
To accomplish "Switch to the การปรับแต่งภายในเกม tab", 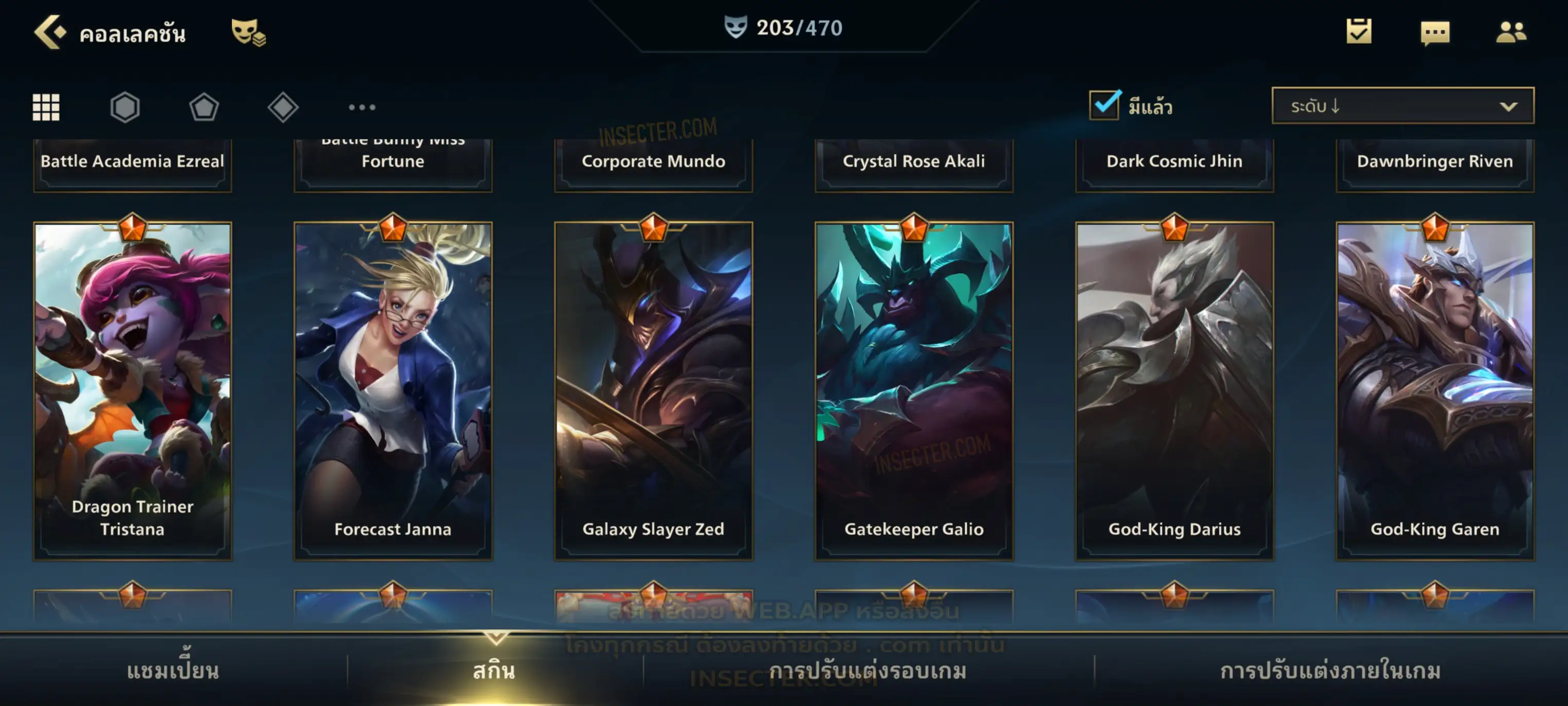I will click(1330, 671).
